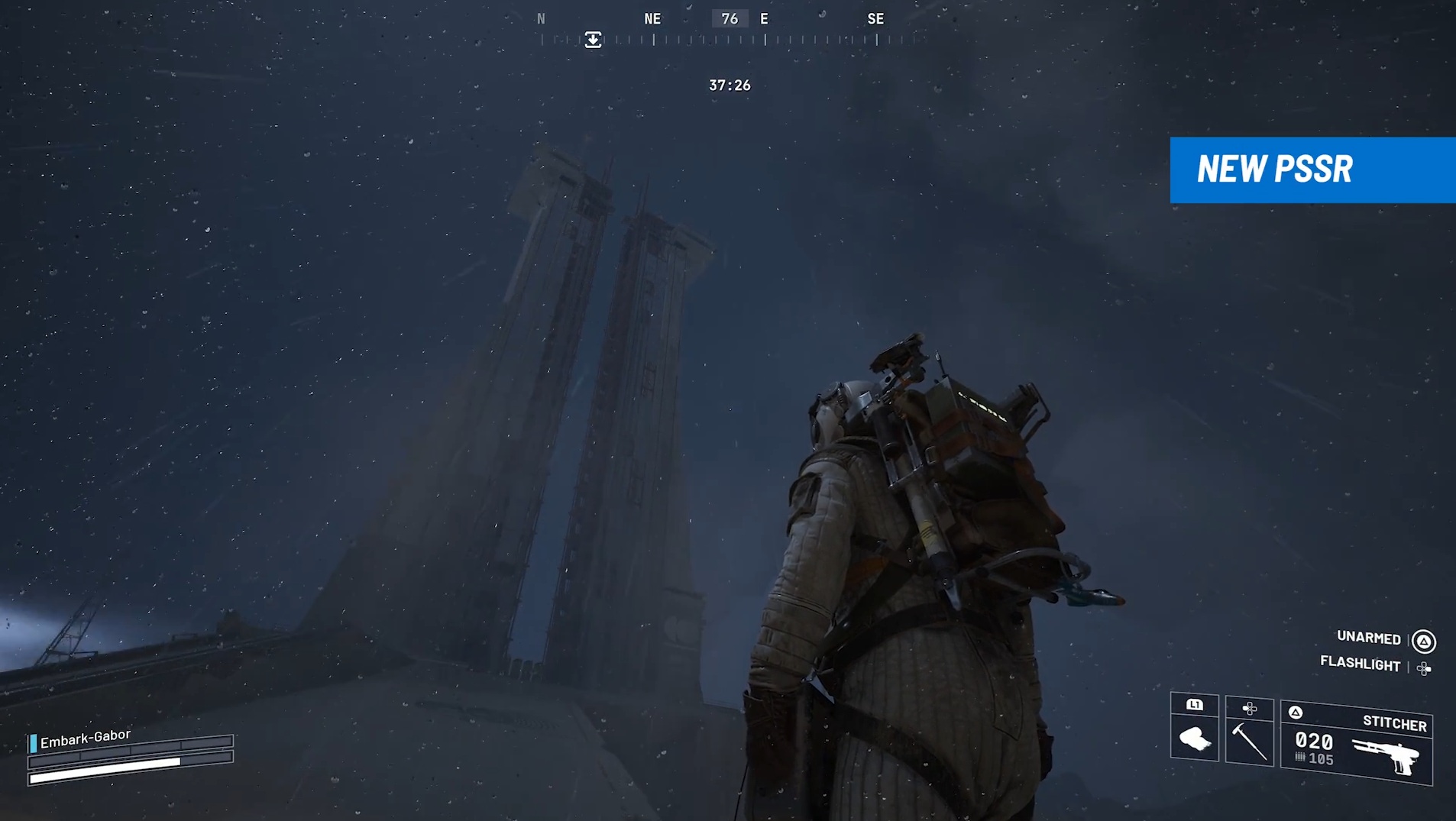Select the Stitcher weapon slot
Image resolution: width=1456 pixels, height=821 pixels.
[1356, 743]
